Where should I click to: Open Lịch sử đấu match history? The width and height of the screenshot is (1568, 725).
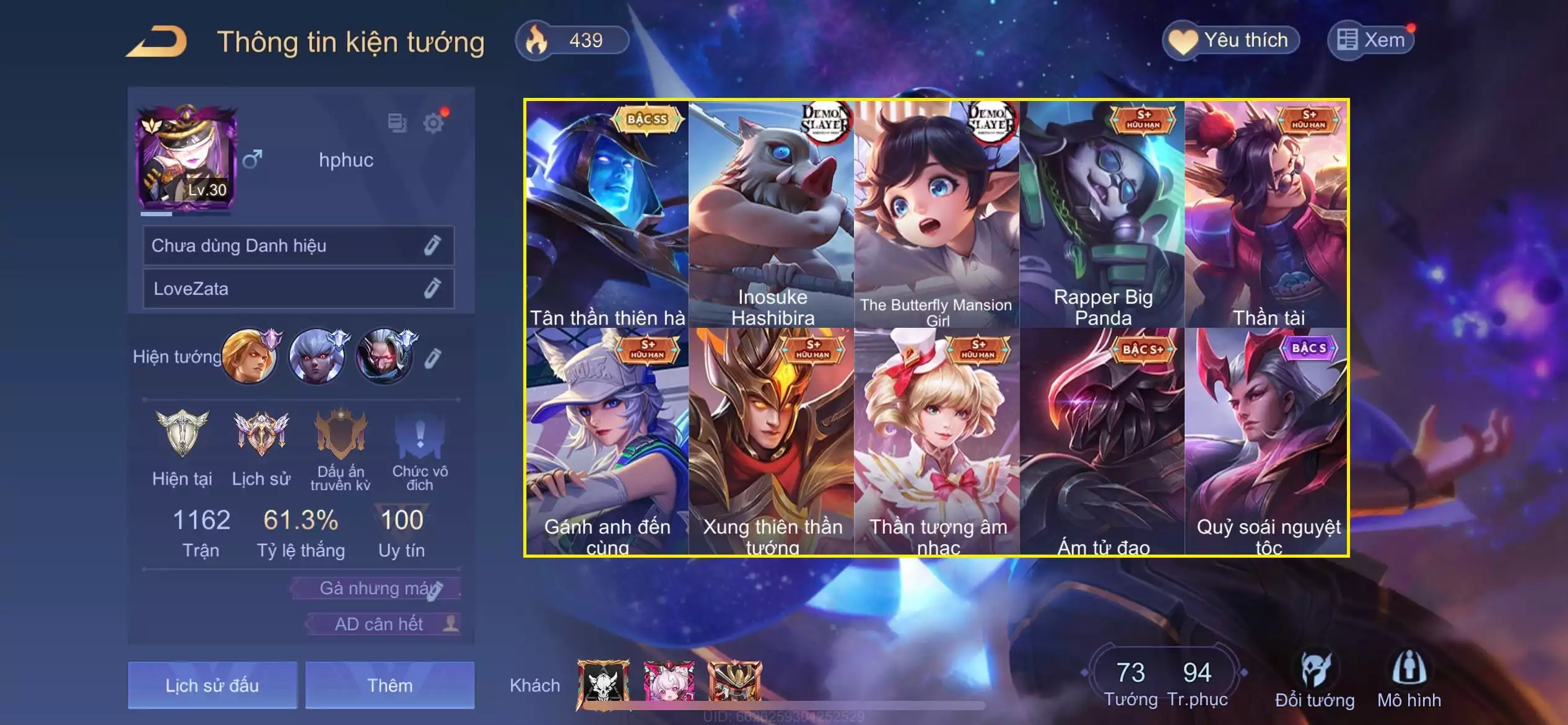[212, 685]
